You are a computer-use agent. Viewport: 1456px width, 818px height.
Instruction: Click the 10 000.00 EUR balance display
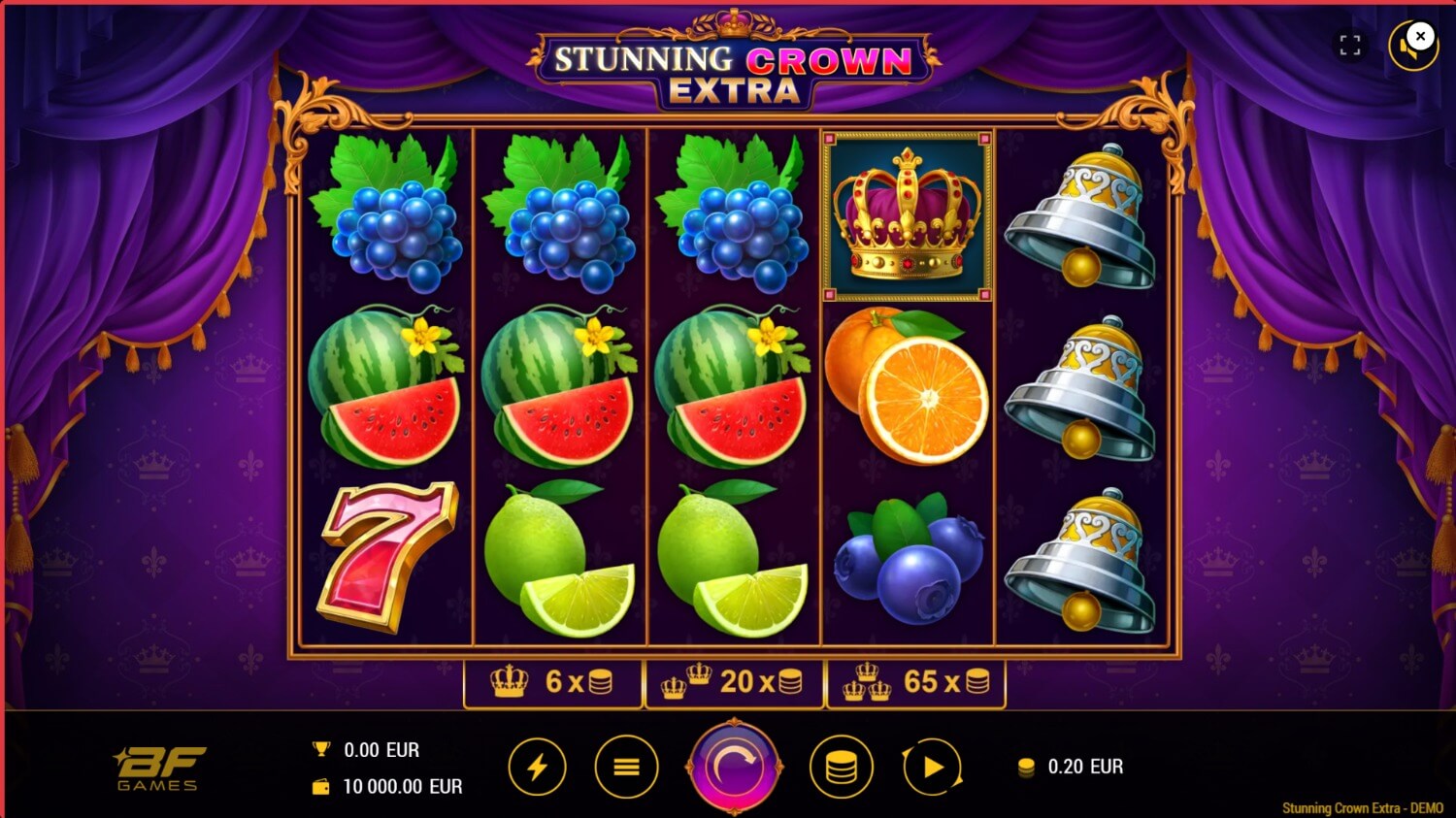click(x=402, y=787)
